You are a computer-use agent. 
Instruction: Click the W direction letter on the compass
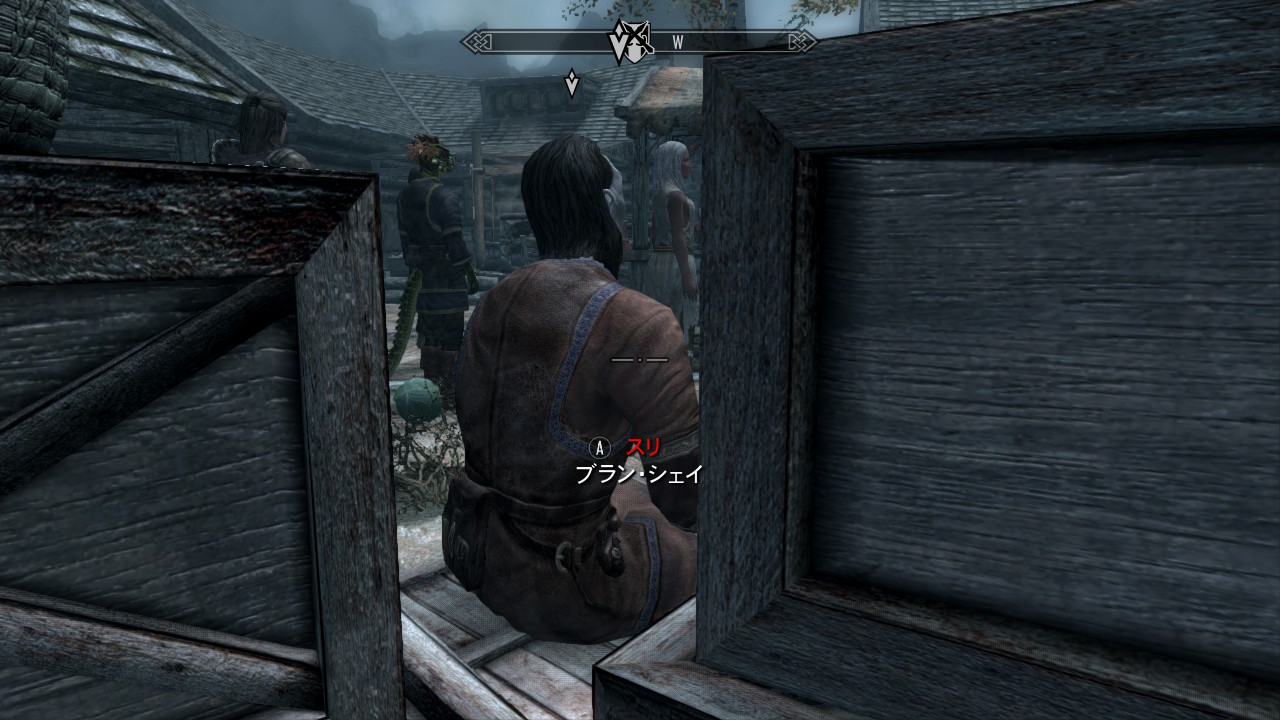(x=678, y=42)
